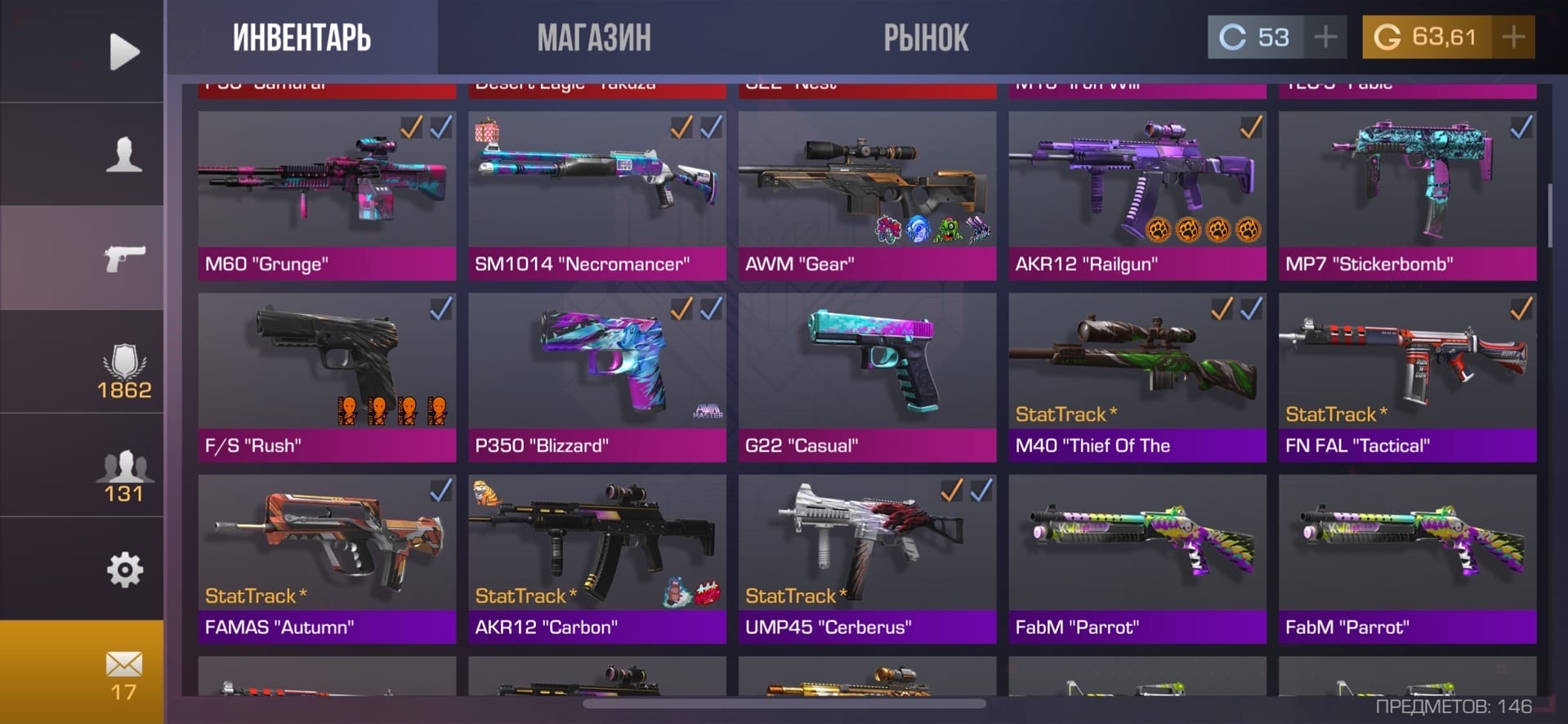Open the pistol weapons sidebar section
This screenshot has height=724, width=1568.
pos(124,258)
